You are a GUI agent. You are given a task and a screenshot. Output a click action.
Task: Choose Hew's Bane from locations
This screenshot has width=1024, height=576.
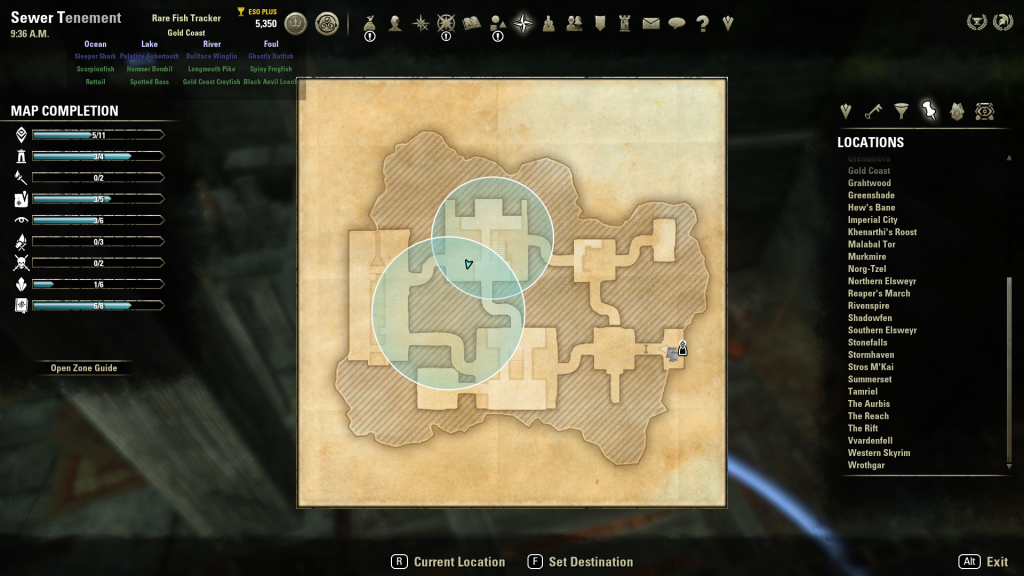click(x=871, y=208)
